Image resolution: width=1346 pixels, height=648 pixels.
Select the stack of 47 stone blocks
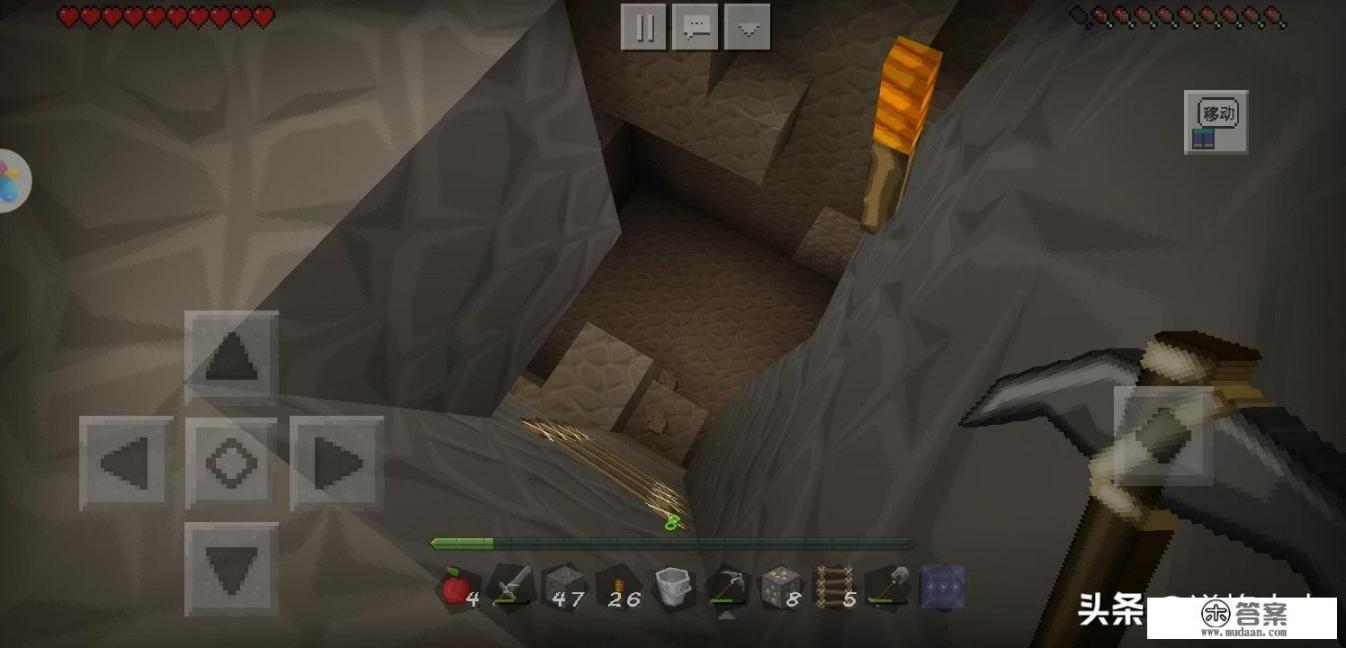click(x=563, y=587)
